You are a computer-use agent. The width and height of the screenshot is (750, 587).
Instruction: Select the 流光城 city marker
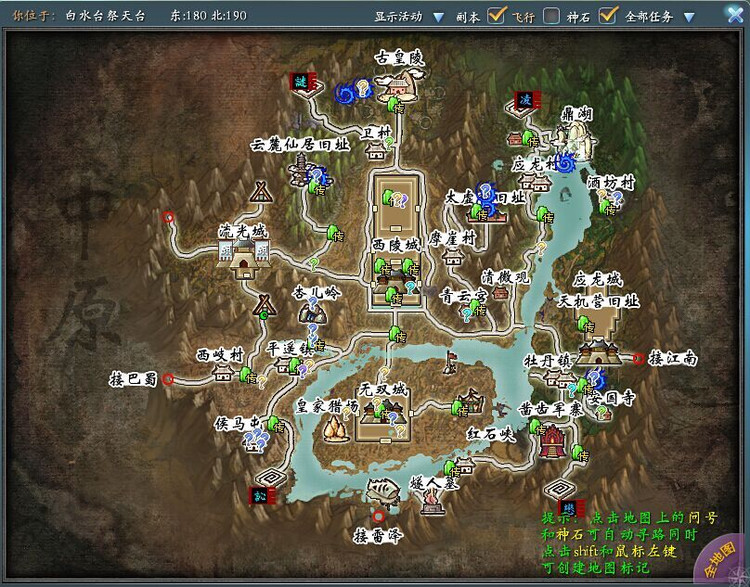pos(243,255)
